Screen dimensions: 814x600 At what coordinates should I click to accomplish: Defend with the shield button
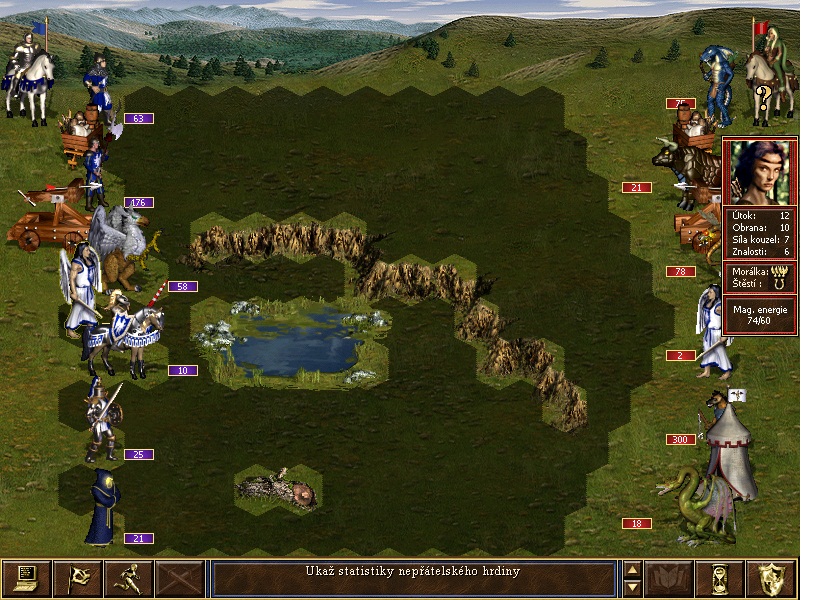[x=772, y=579]
